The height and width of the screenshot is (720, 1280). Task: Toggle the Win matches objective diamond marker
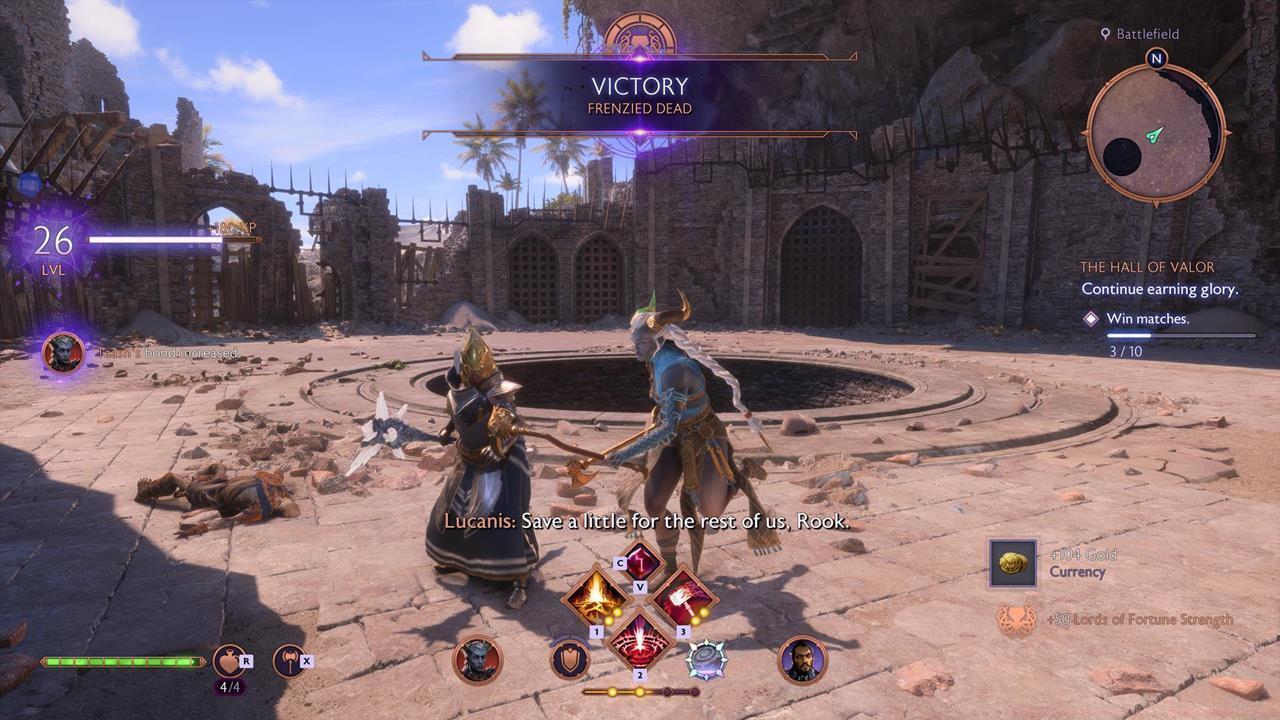click(1091, 318)
